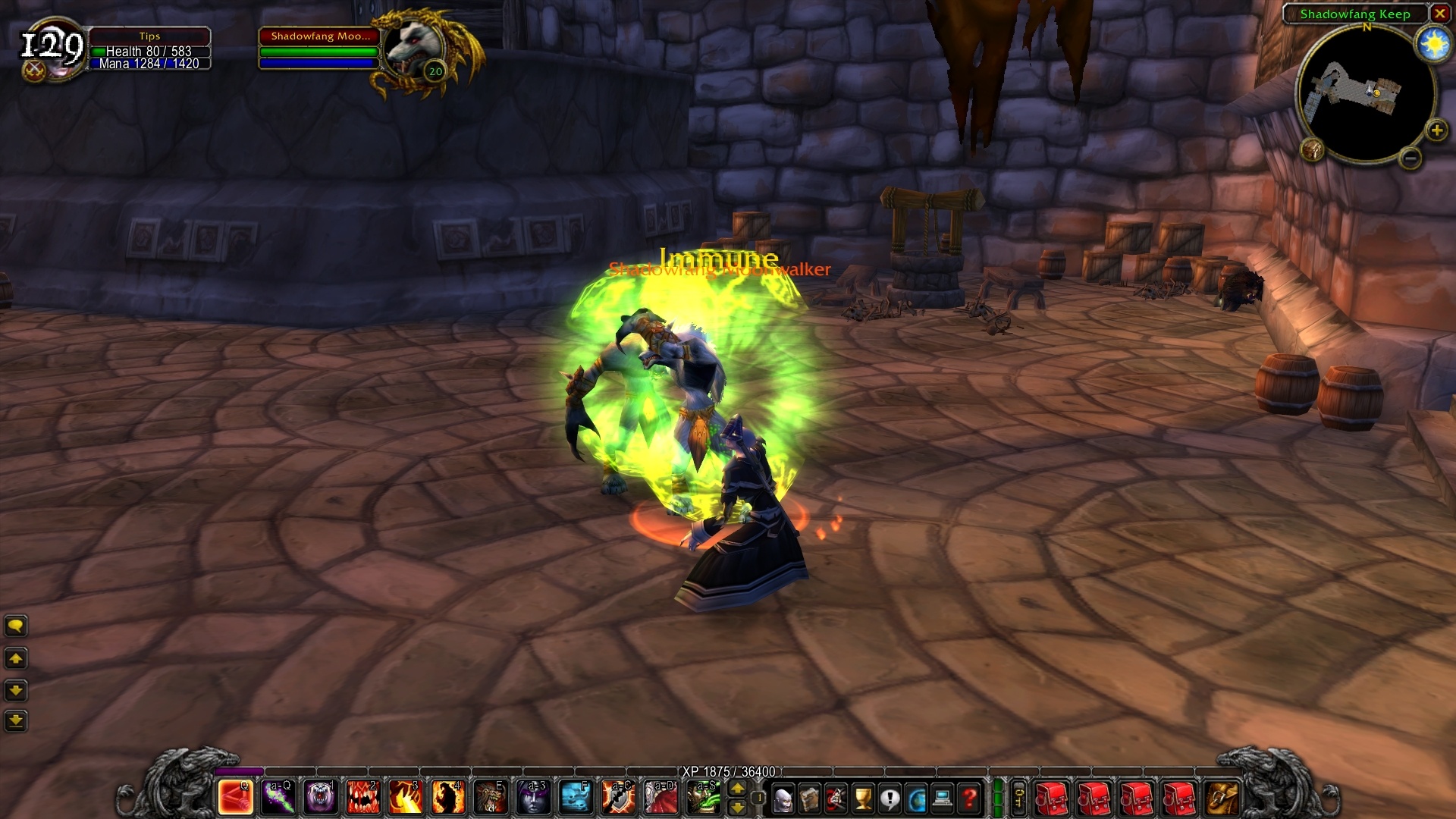Image resolution: width=1456 pixels, height=819 pixels.
Task: Toggle the chat bubble menu on the left
Action: coord(16,626)
